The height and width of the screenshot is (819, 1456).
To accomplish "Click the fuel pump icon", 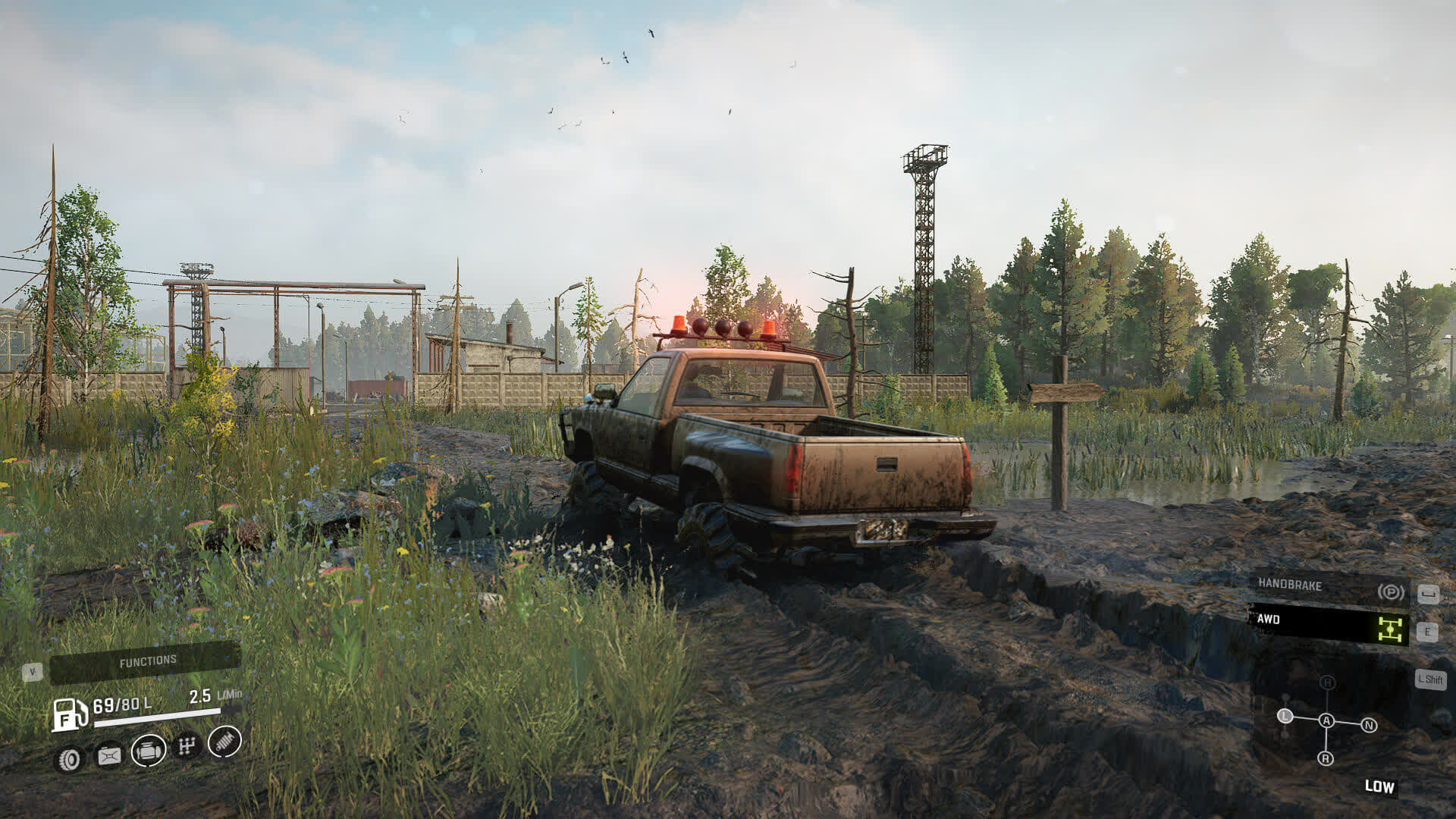I will pos(68,714).
